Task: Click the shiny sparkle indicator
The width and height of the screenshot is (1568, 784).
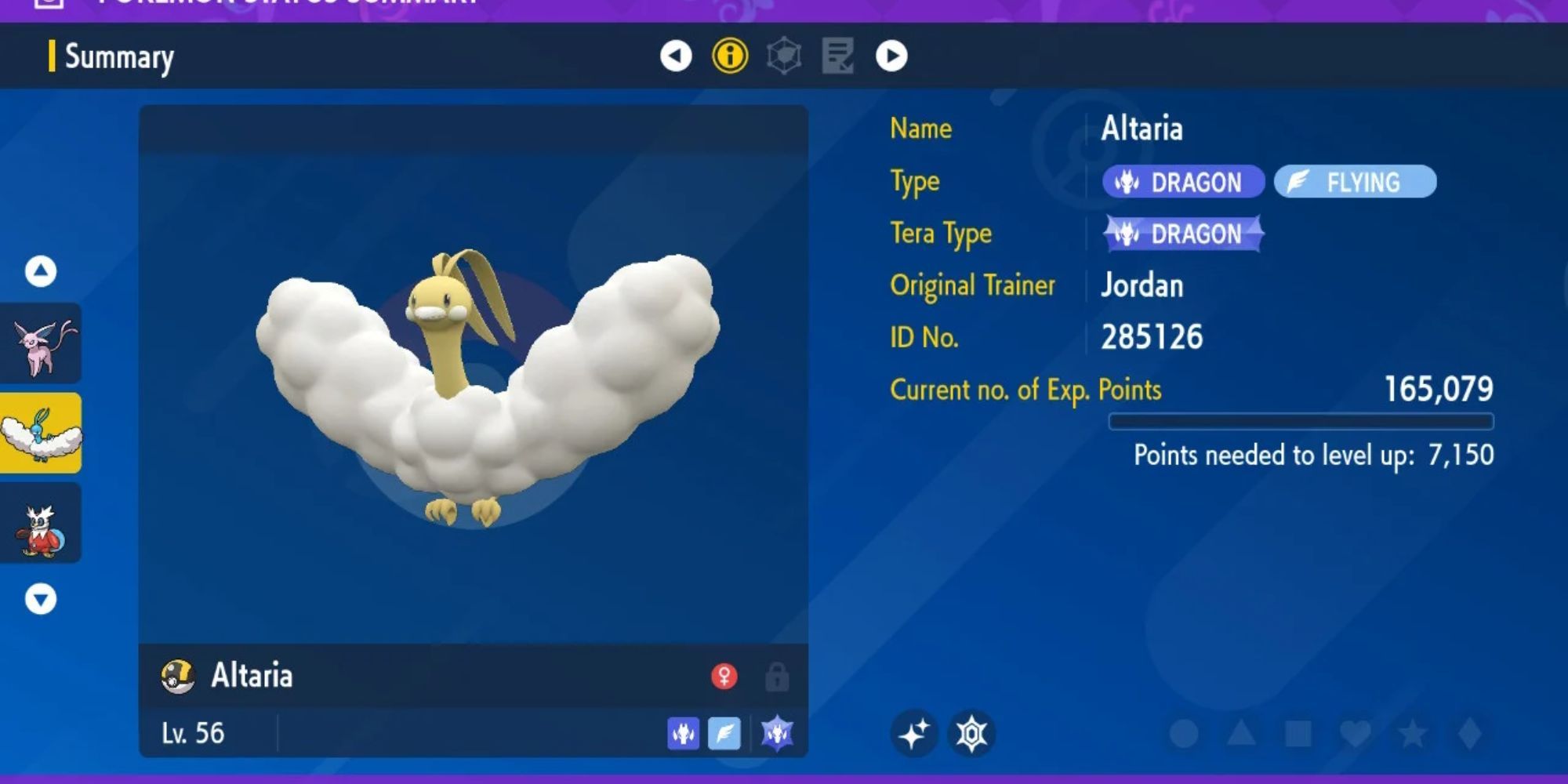Action: pos(916,733)
